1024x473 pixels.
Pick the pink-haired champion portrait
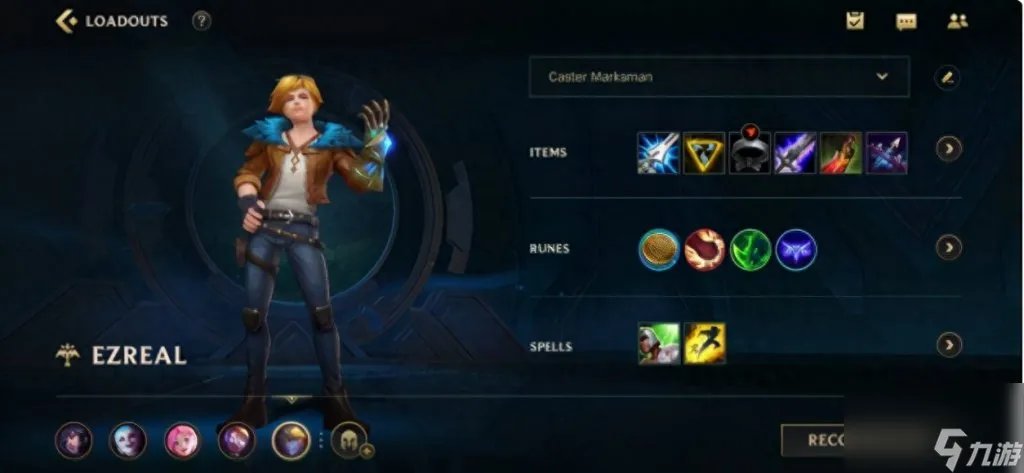(x=183, y=440)
